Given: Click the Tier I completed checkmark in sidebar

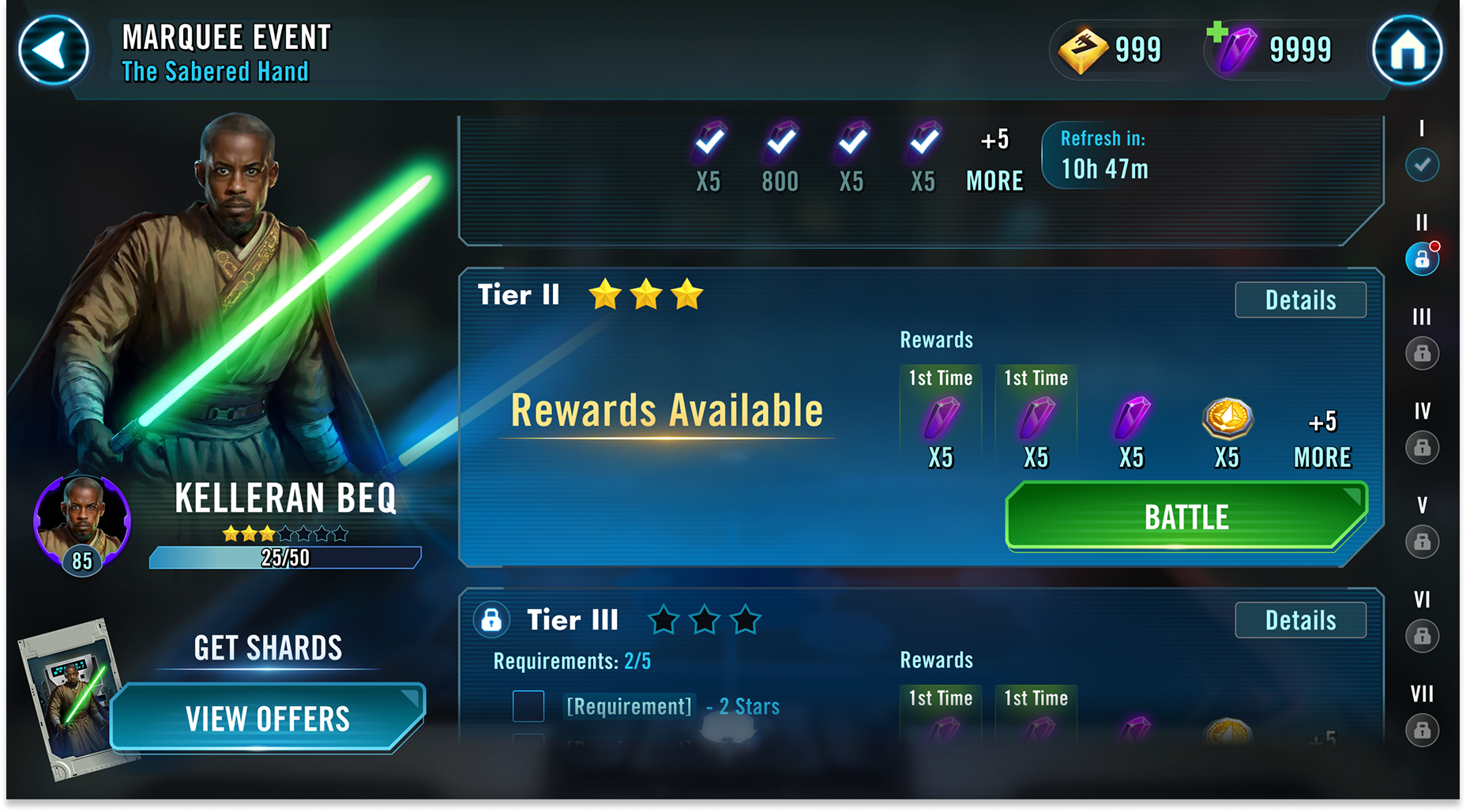Looking at the screenshot, I should [1422, 164].
